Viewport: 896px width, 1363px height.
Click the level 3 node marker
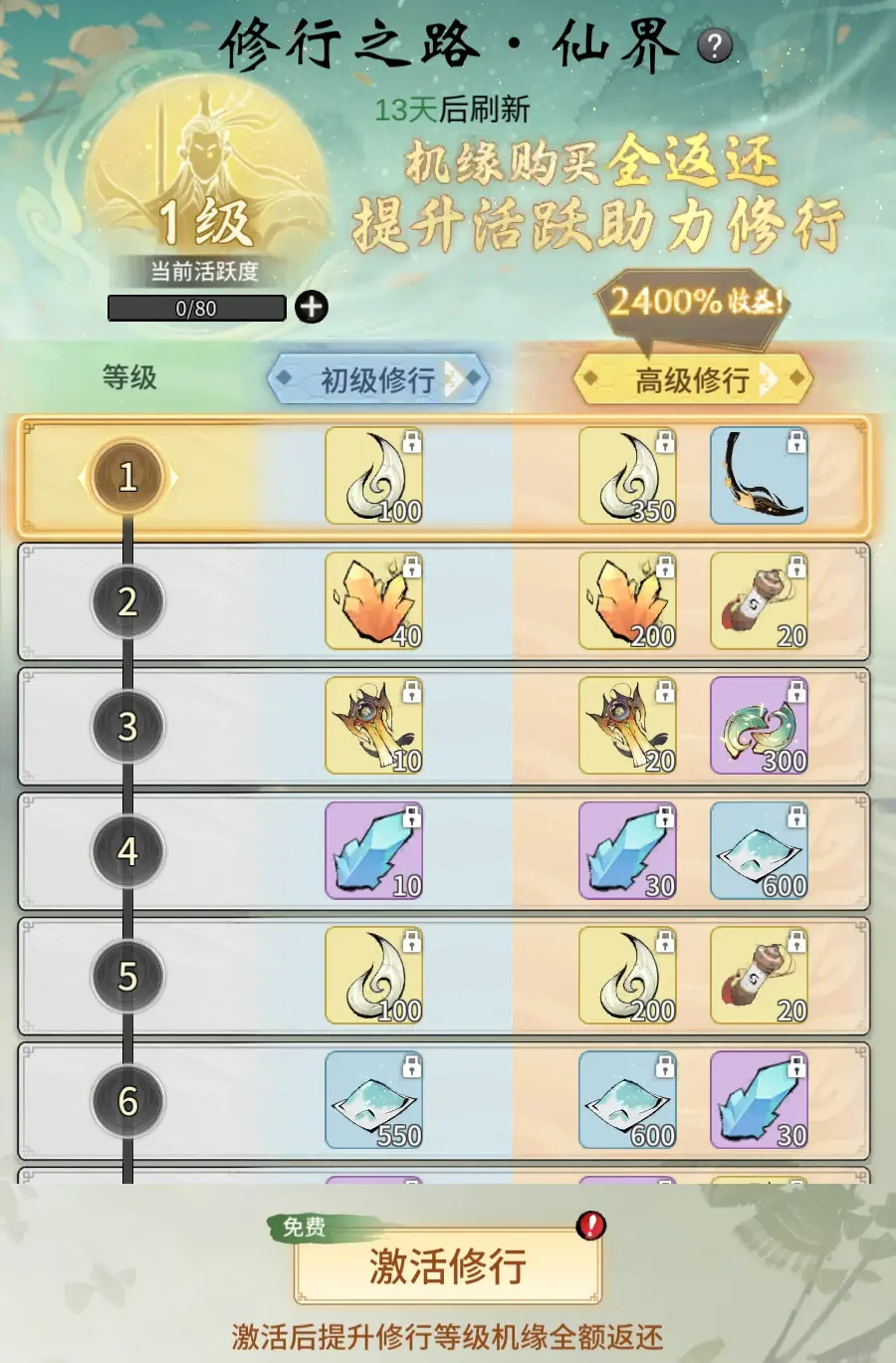(127, 727)
